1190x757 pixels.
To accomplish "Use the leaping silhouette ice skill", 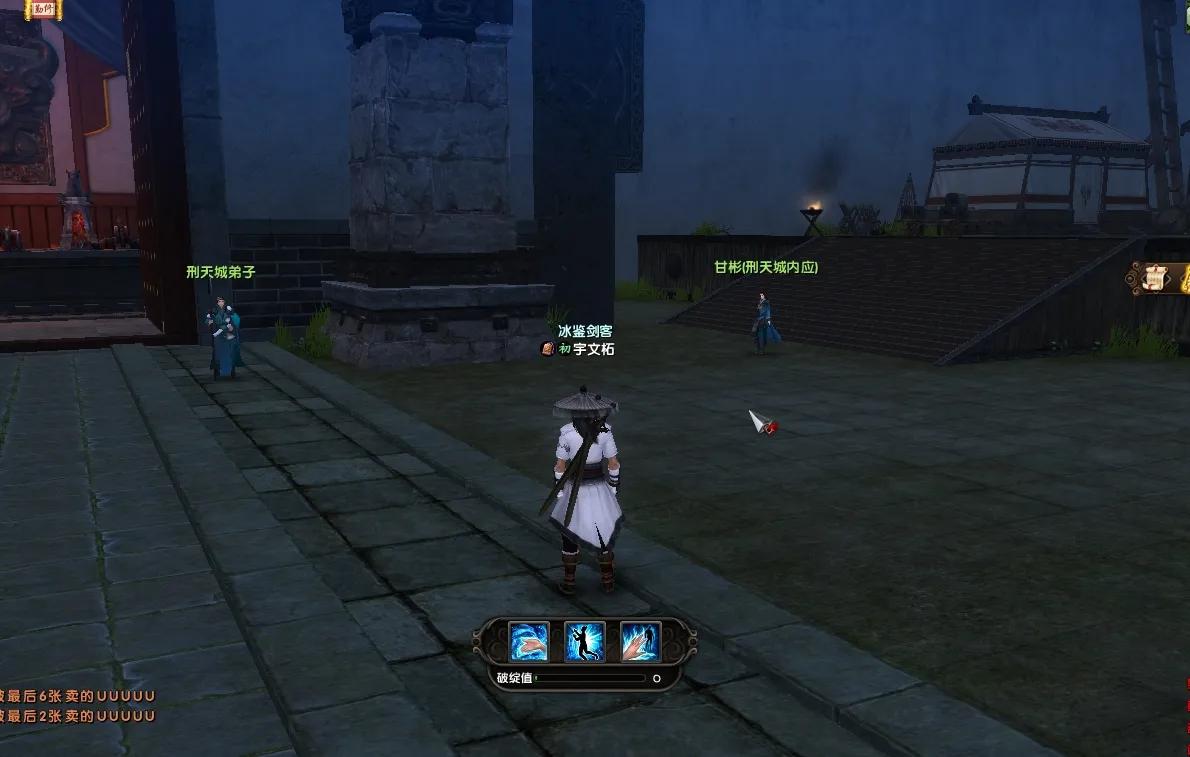I will tap(585, 641).
